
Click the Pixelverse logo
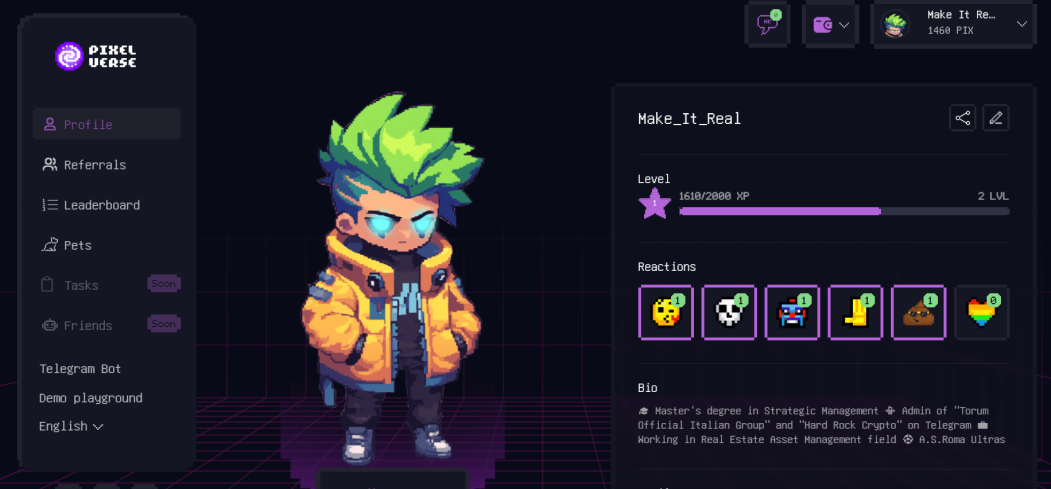click(x=96, y=56)
